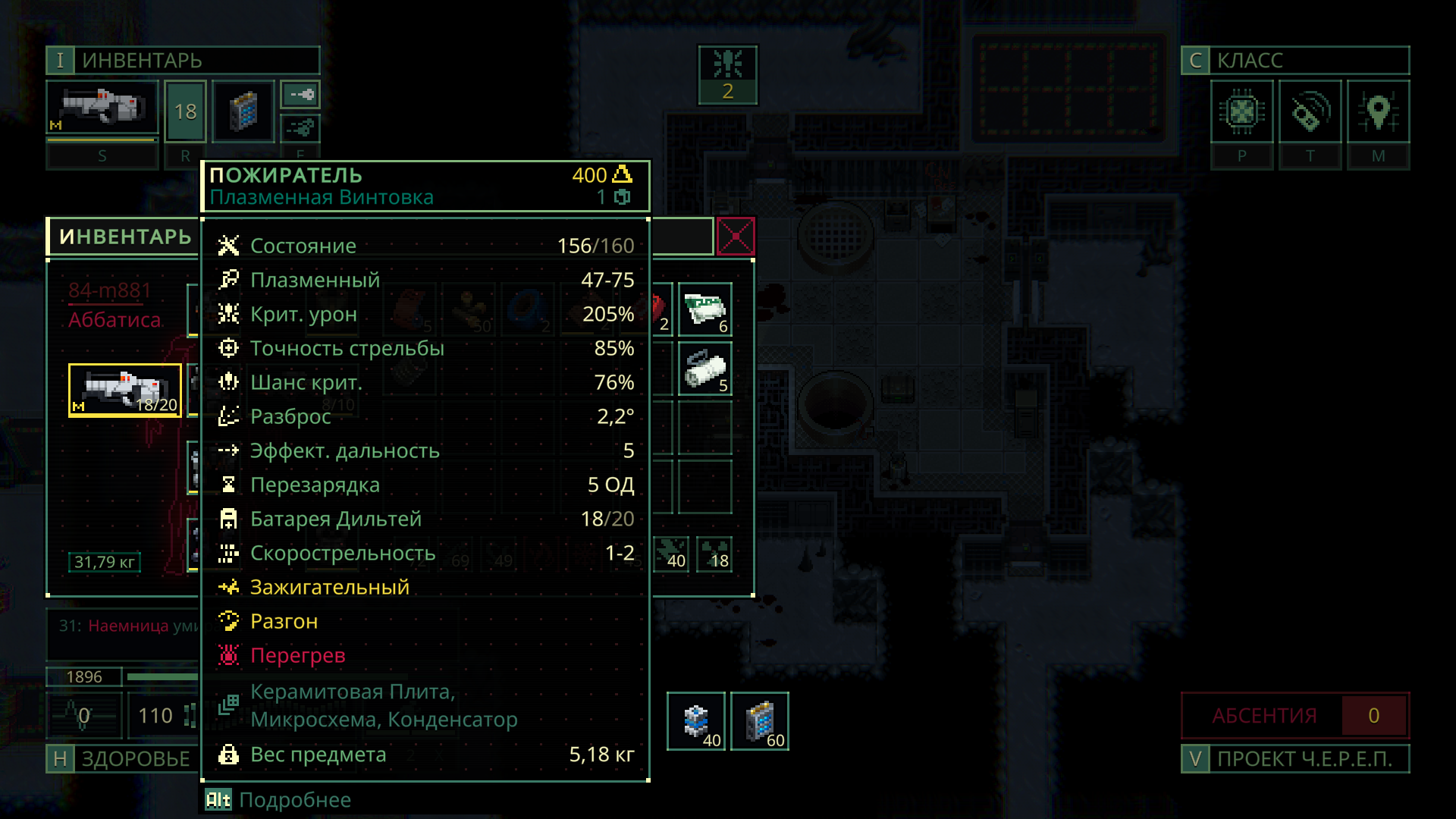
Task: Select the slot with count 40 beside it
Action: click(x=672, y=554)
